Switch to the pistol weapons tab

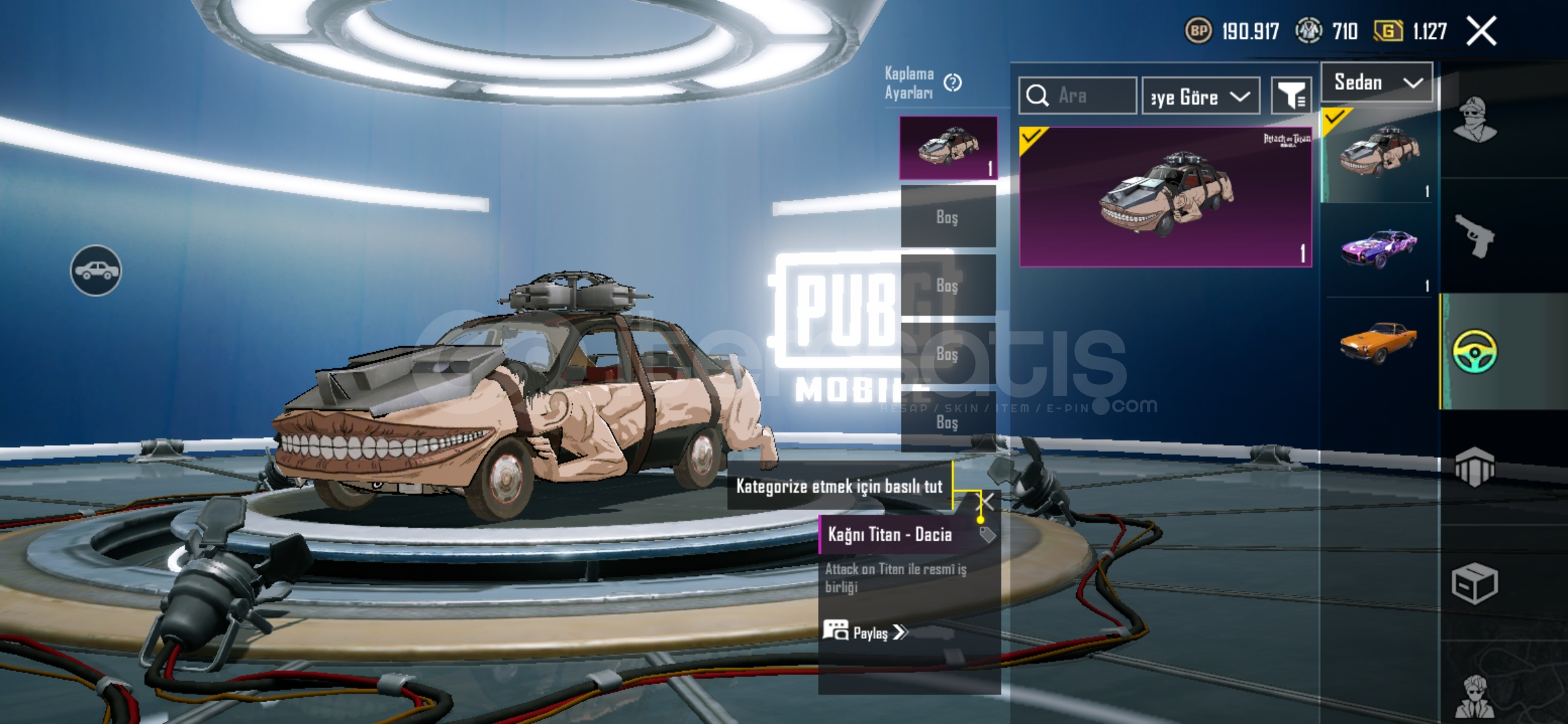point(1476,236)
